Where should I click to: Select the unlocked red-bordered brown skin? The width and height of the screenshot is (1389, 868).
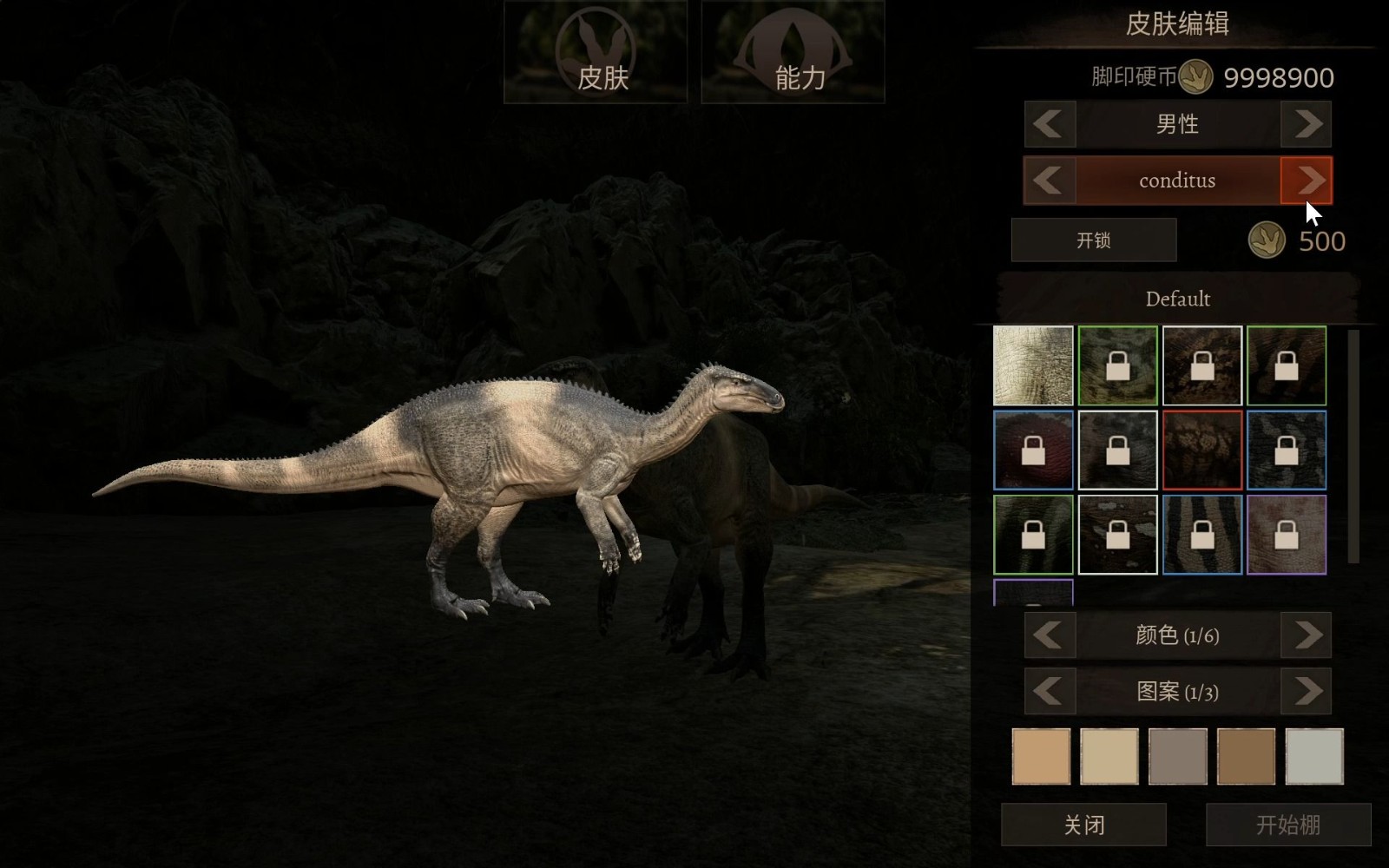click(x=1202, y=450)
